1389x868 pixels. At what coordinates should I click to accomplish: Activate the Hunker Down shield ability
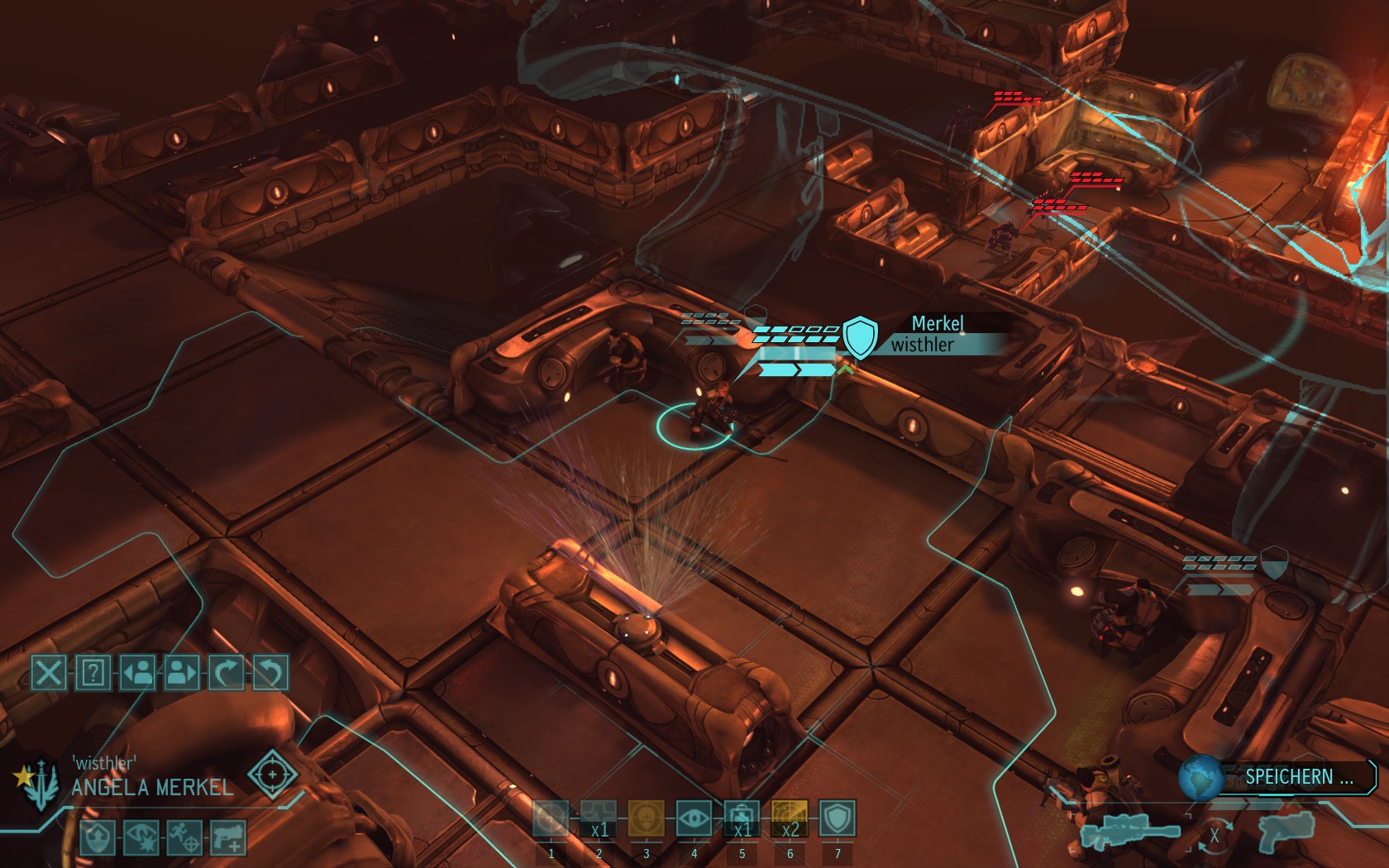pos(837,819)
